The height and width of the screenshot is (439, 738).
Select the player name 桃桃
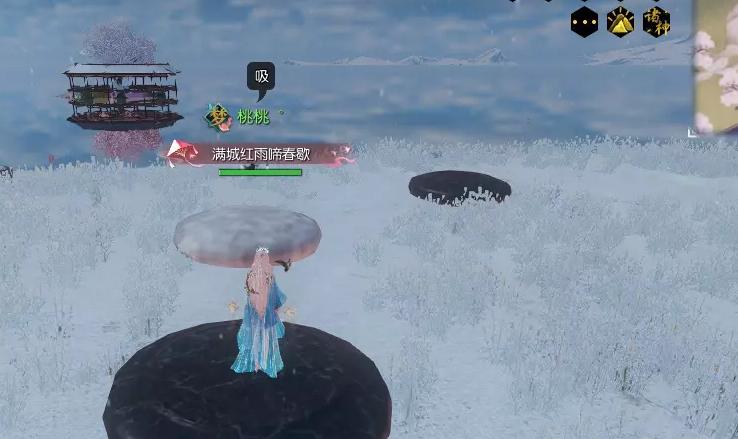[x=253, y=117]
